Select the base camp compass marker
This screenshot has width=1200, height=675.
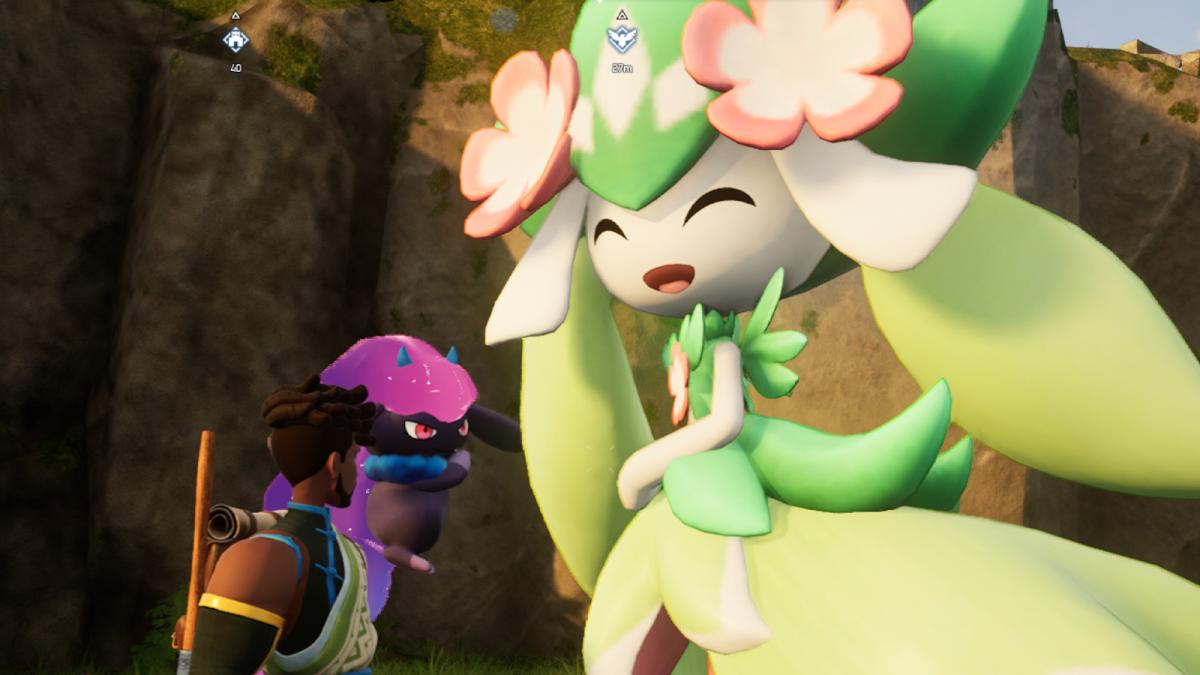tap(236, 41)
